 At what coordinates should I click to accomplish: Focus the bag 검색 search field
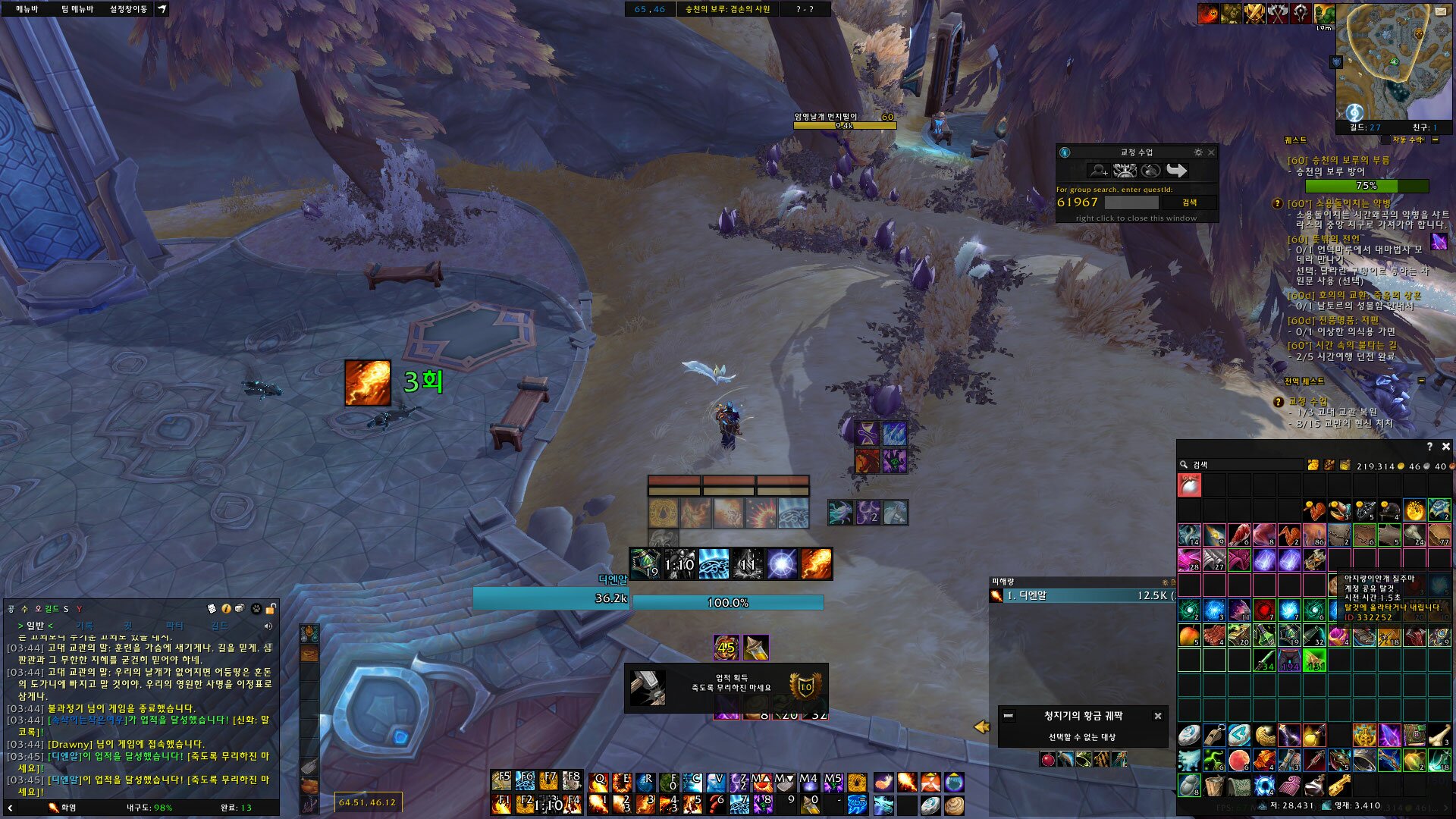click(1244, 465)
